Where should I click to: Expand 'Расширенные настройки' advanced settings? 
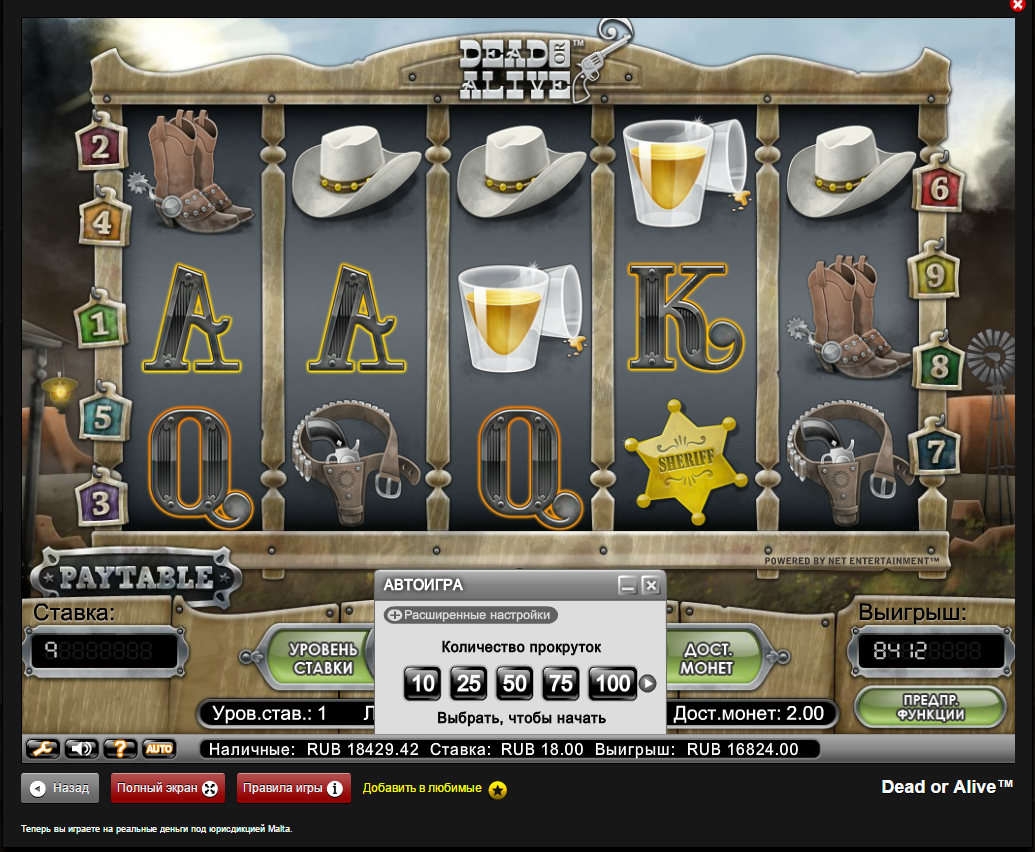pyautogui.click(x=470, y=615)
